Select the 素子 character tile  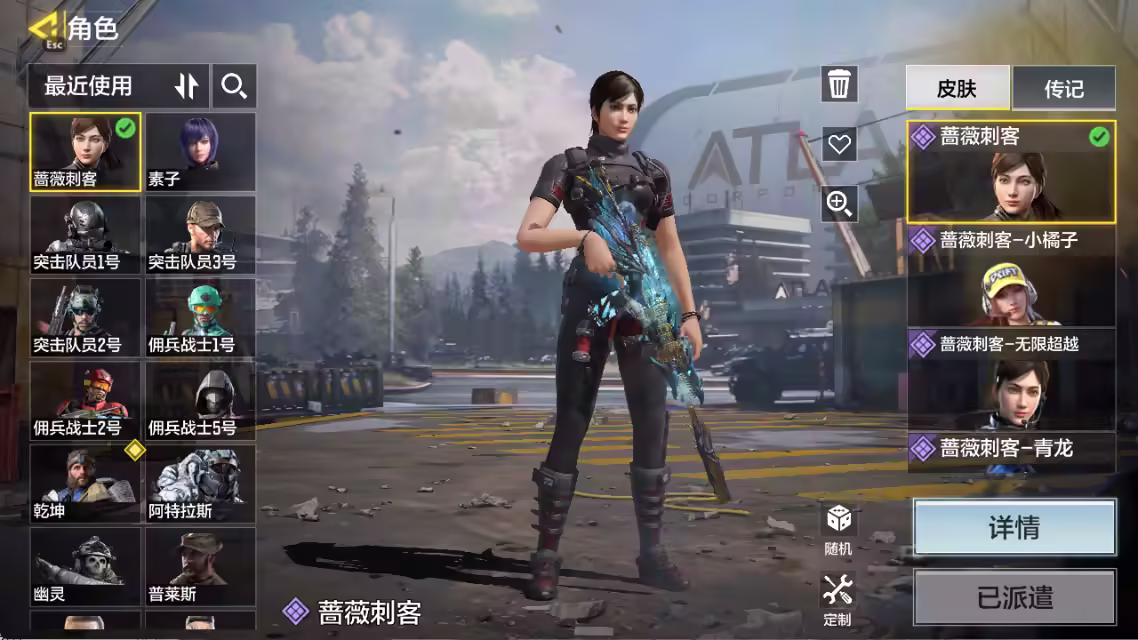(x=200, y=151)
